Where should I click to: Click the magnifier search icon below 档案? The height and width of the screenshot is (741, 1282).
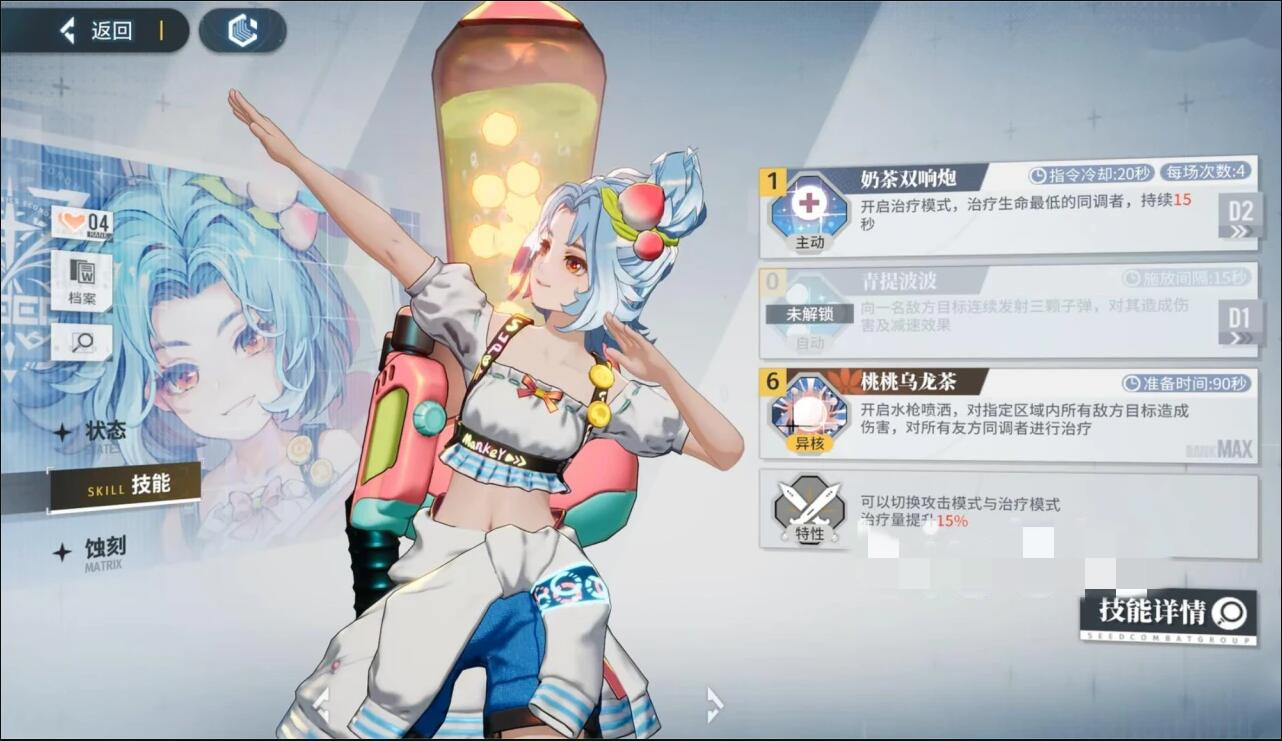pos(82,343)
